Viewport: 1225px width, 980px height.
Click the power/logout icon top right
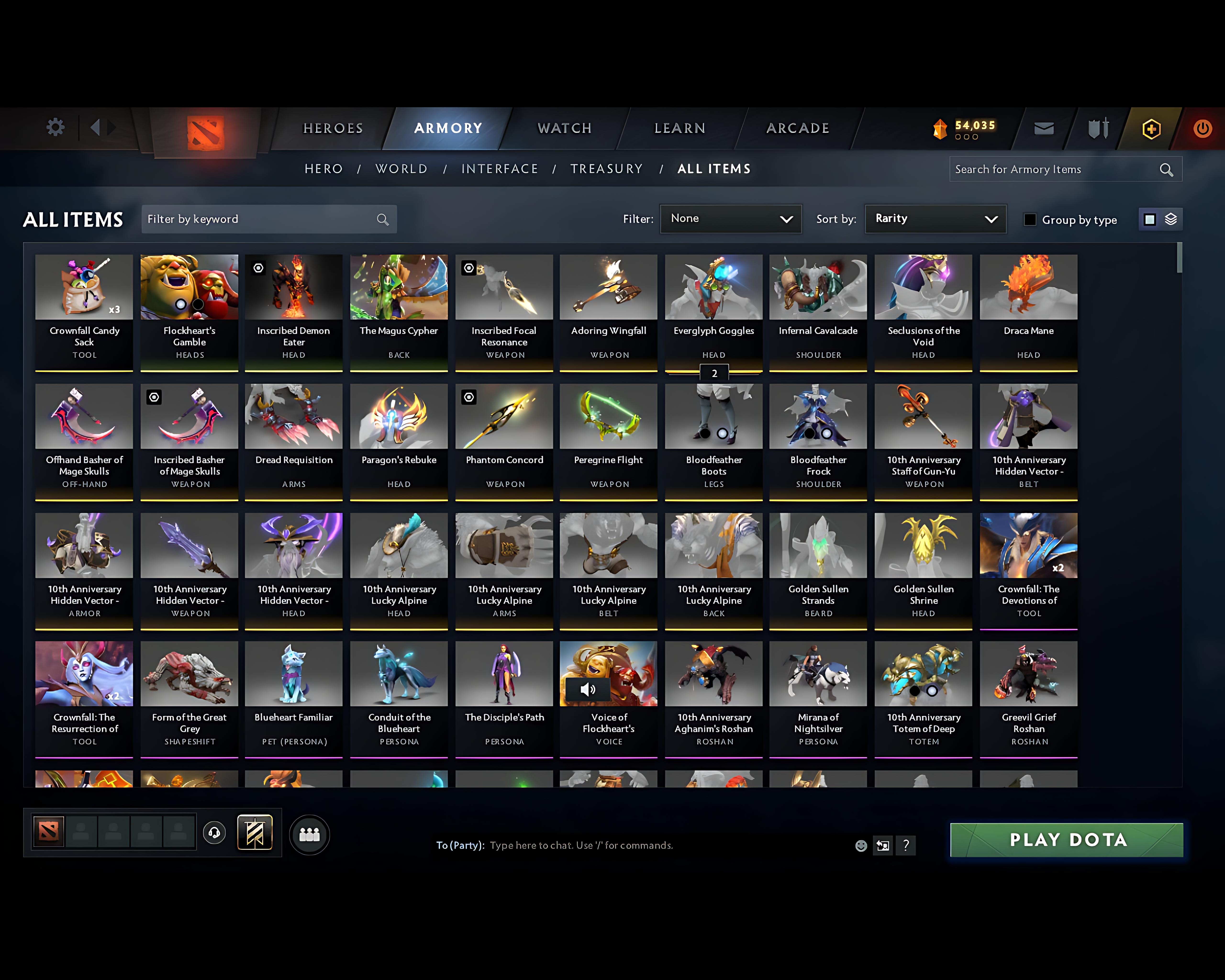(x=1203, y=128)
